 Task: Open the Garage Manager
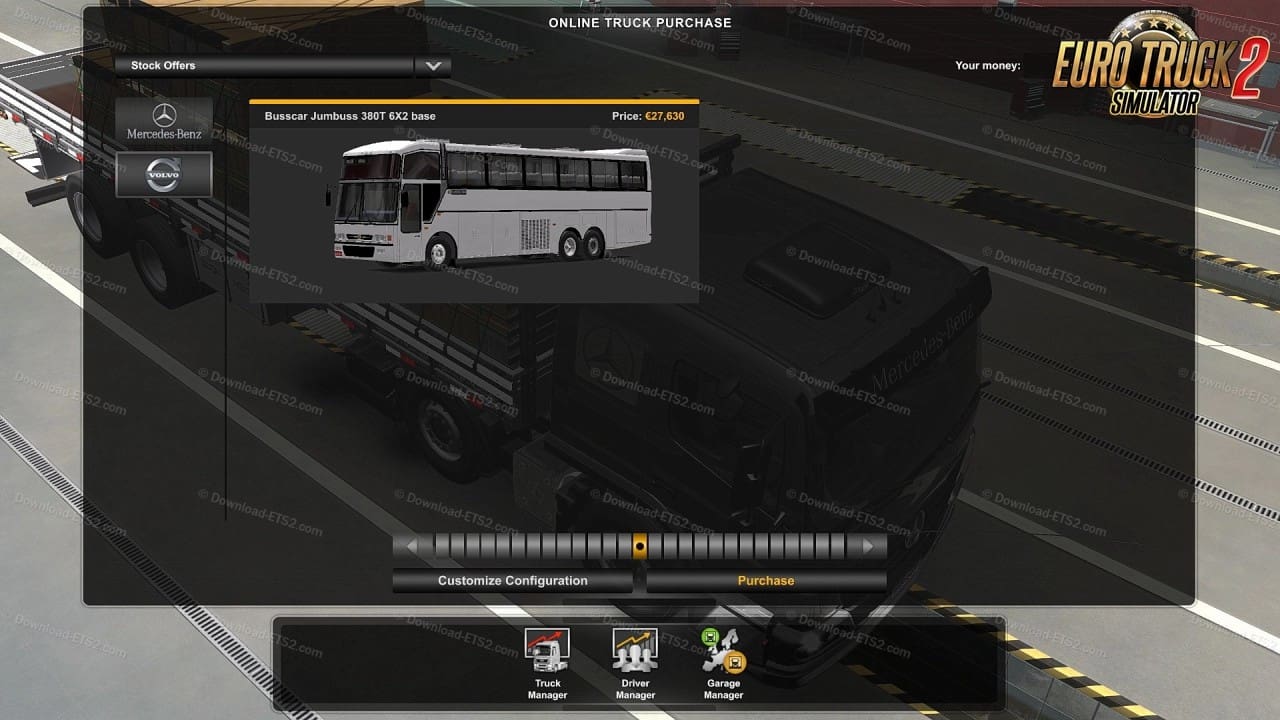(724, 663)
